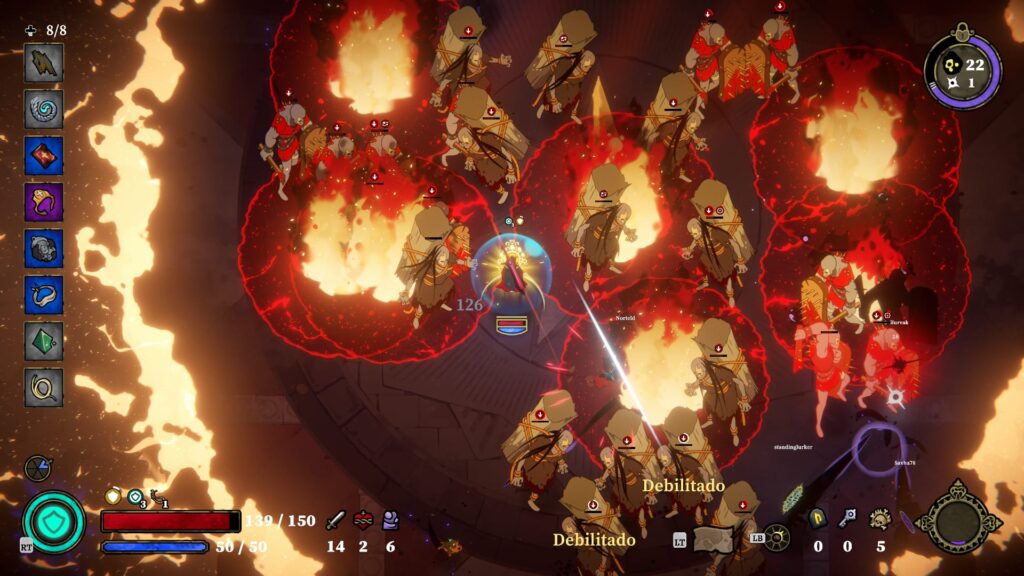Activate the teal shield ability
Viewport: 1024px width, 576px height.
[54, 522]
